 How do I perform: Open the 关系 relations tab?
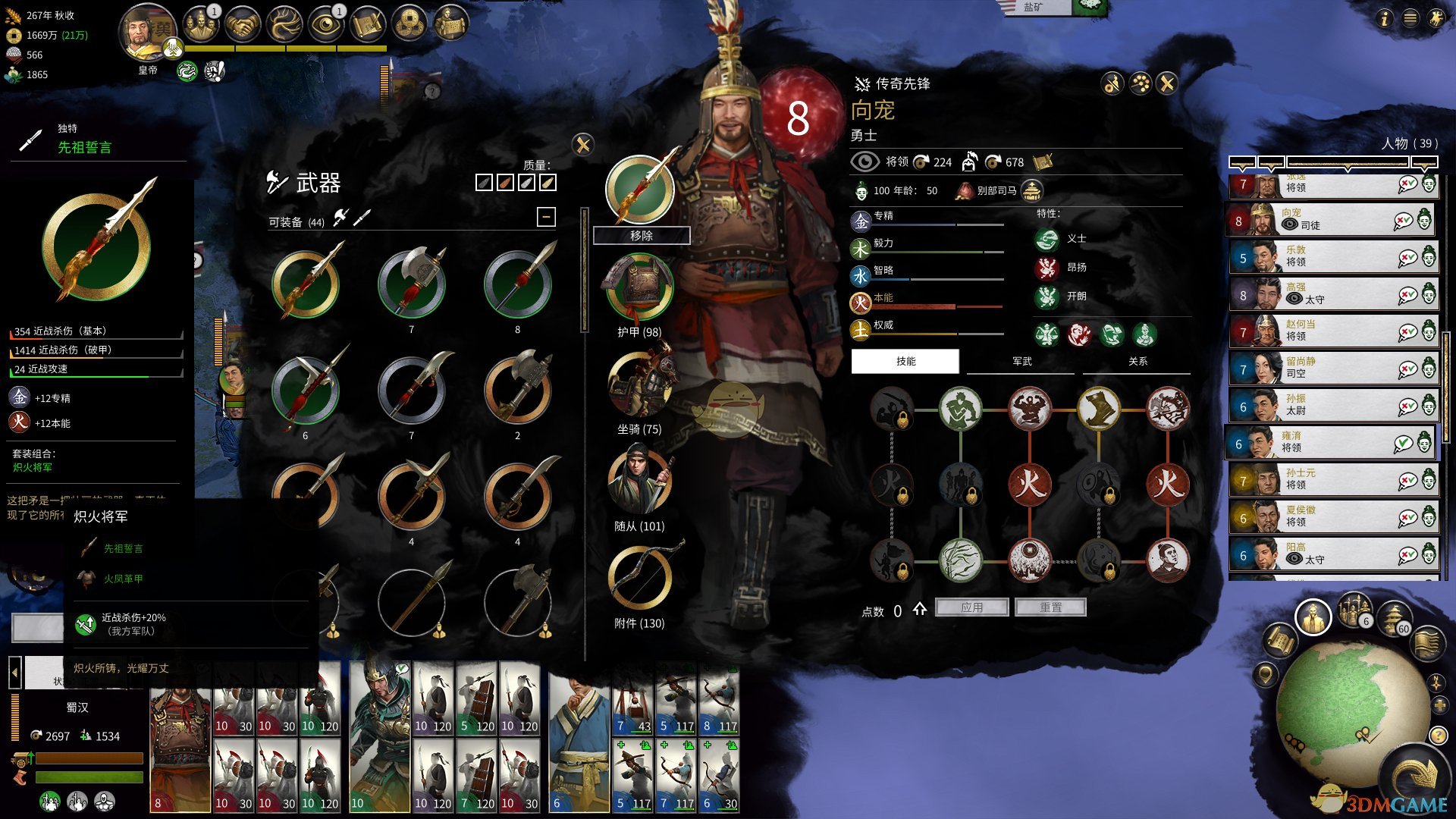(x=1137, y=362)
